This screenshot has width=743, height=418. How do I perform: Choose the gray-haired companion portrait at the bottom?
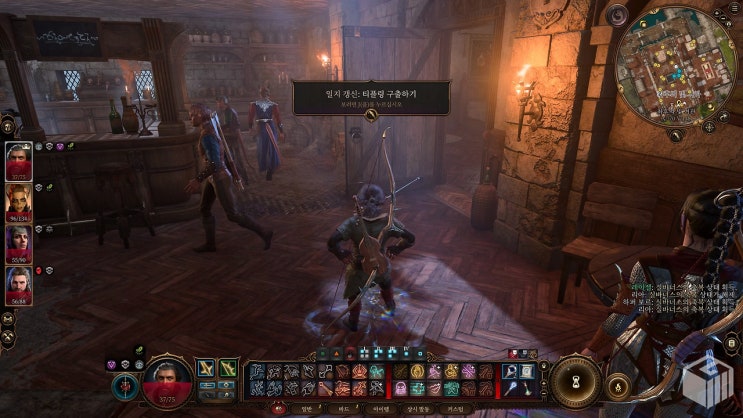pos(19,285)
